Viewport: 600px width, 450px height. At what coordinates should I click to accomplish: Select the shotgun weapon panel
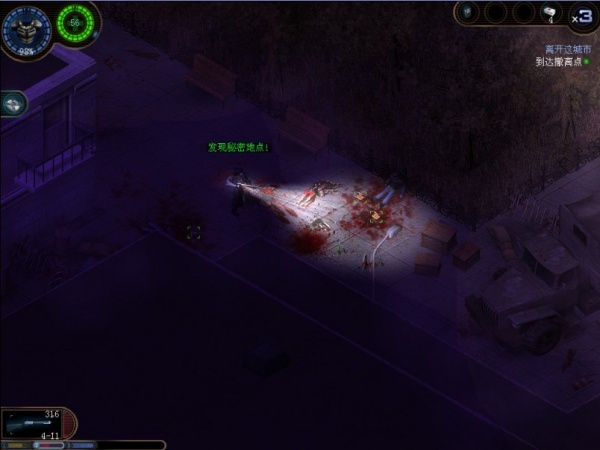click(x=36, y=423)
